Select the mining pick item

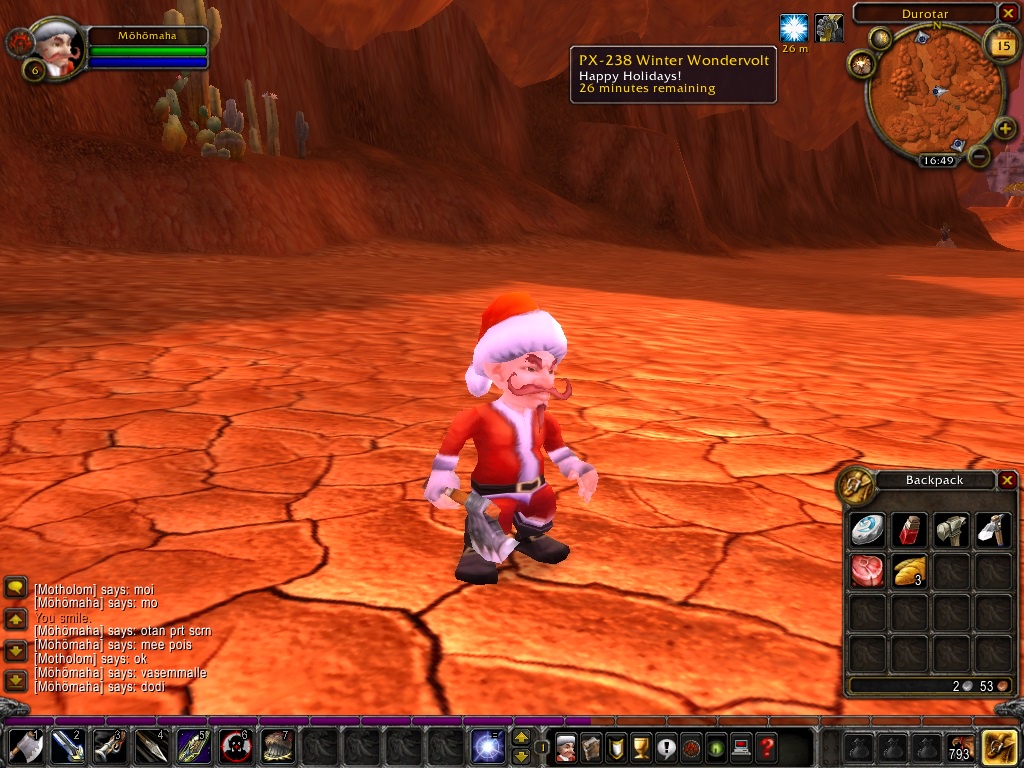[991, 530]
